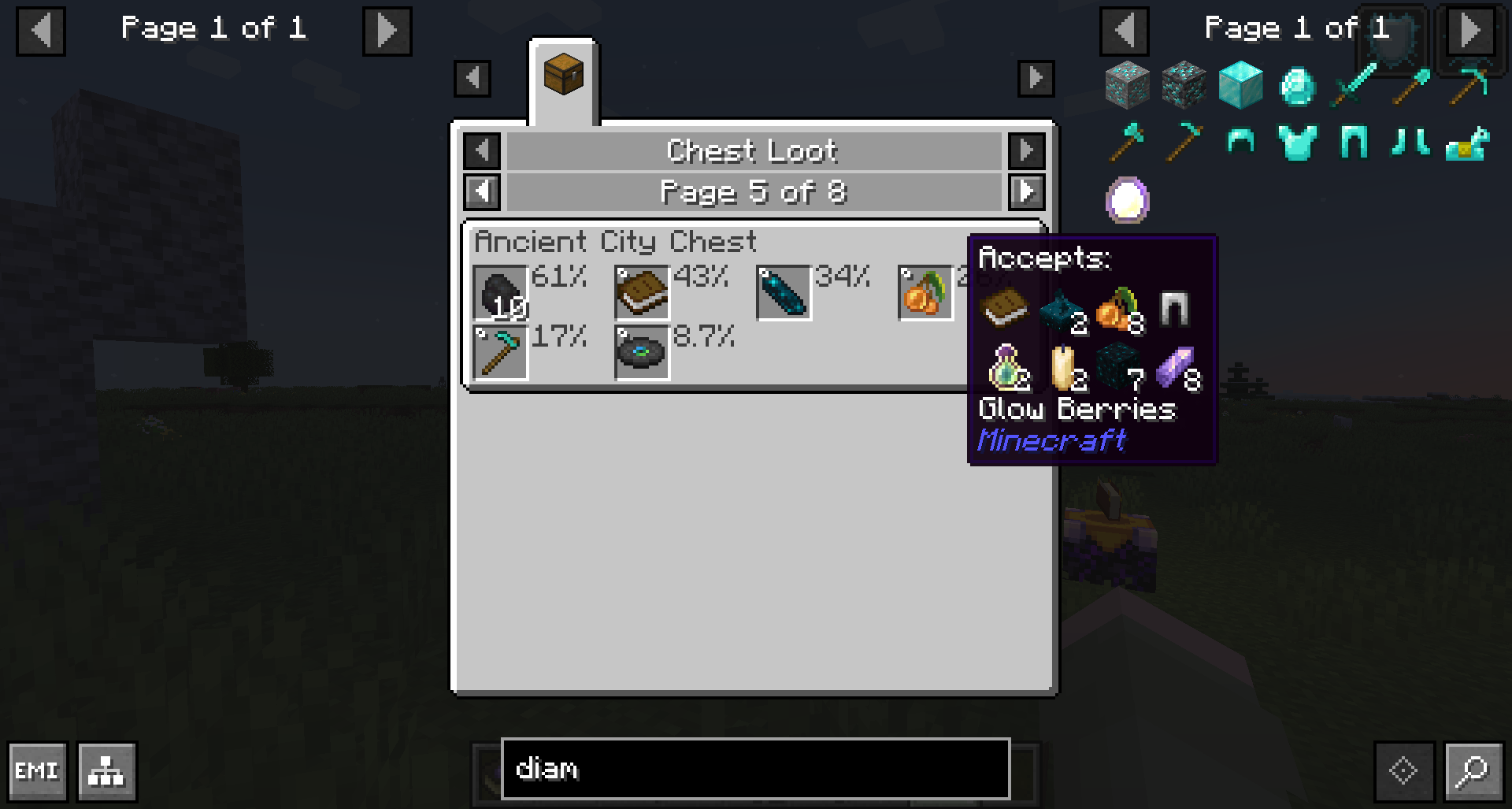This screenshot has width=1512, height=809.
Task: Choose the music disc loot slot
Action: pyautogui.click(x=642, y=353)
